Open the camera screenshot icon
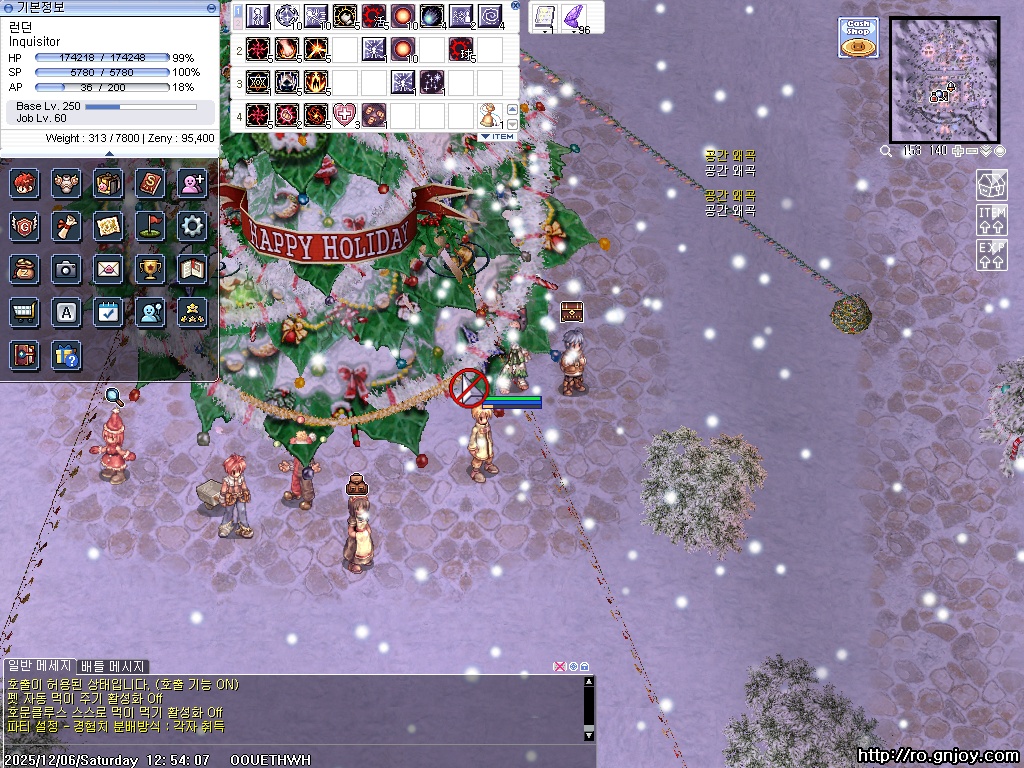 click(66, 269)
